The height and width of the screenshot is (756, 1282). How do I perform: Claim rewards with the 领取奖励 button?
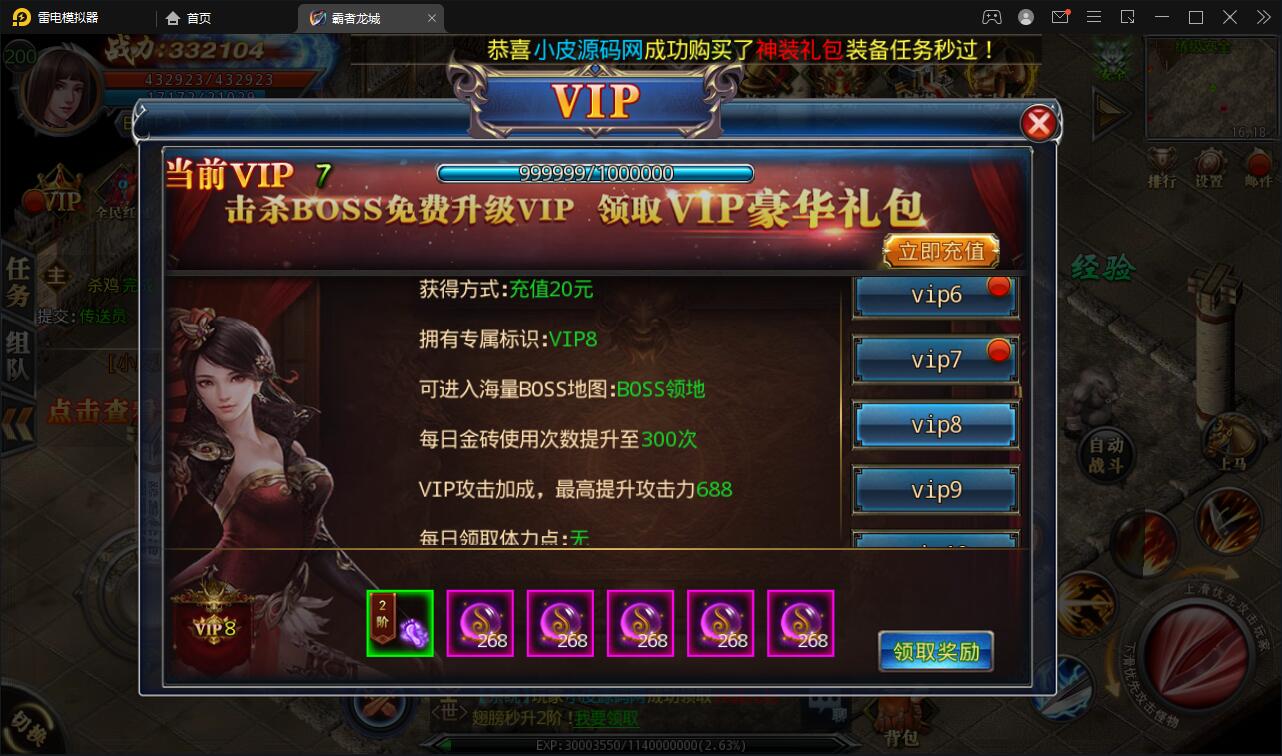(x=934, y=650)
